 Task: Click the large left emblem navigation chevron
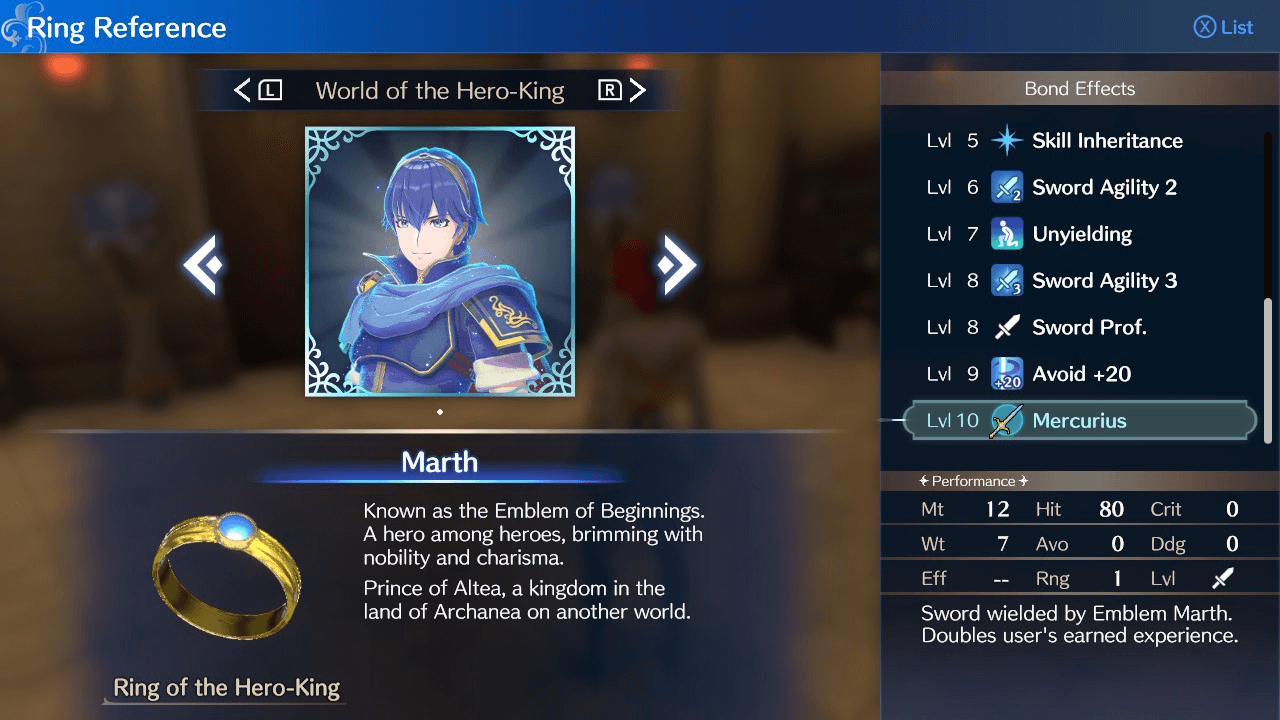pyautogui.click(x=202, y=263)
